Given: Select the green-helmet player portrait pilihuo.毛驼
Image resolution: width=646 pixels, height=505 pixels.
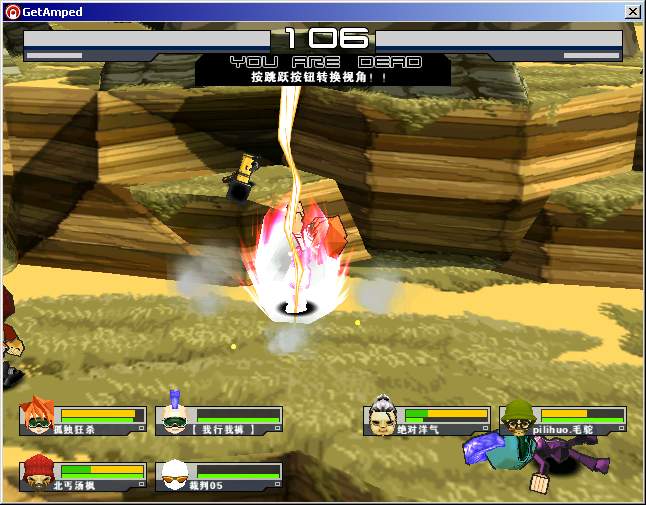Looking at the screenshot, I should (516, 414).
